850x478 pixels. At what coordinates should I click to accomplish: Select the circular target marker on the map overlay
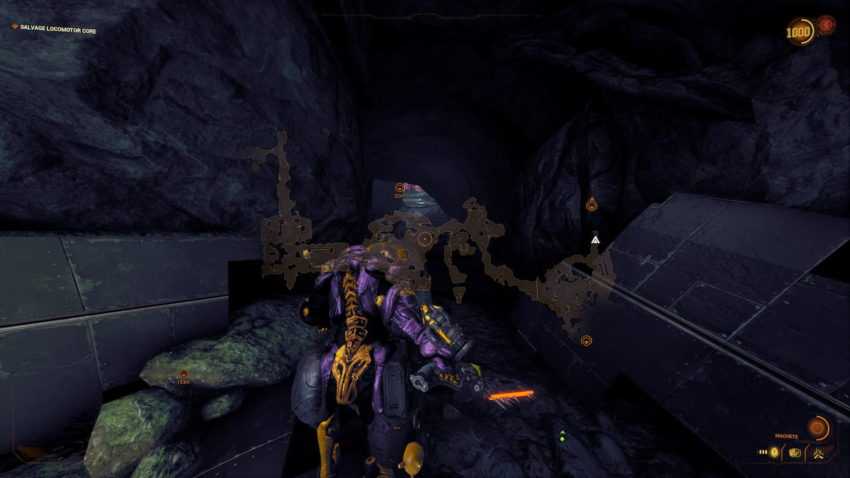tap(425, 239)
